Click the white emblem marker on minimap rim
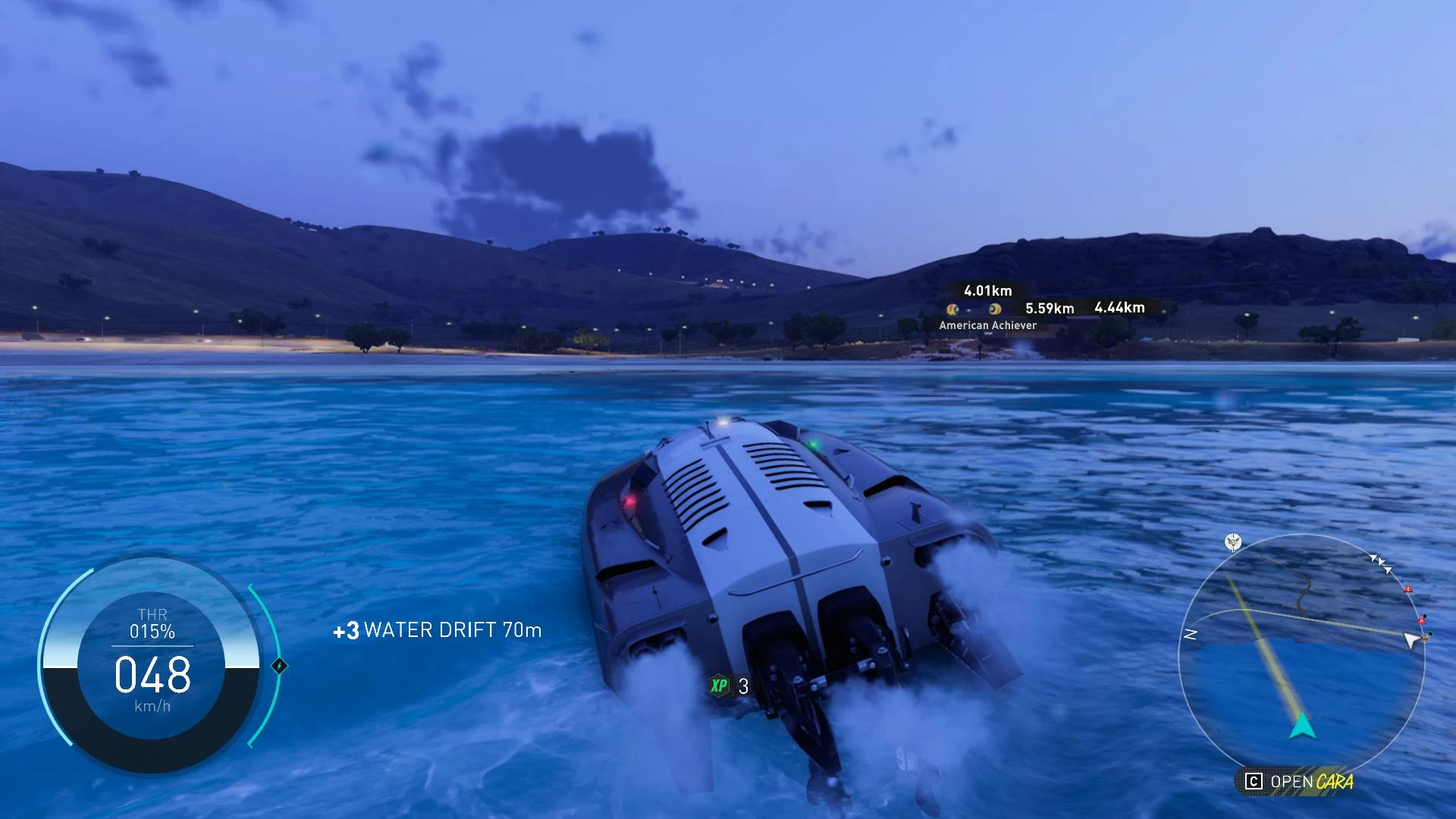The height and width of the screenshot is (819, 1456). tap(1233, 542)
